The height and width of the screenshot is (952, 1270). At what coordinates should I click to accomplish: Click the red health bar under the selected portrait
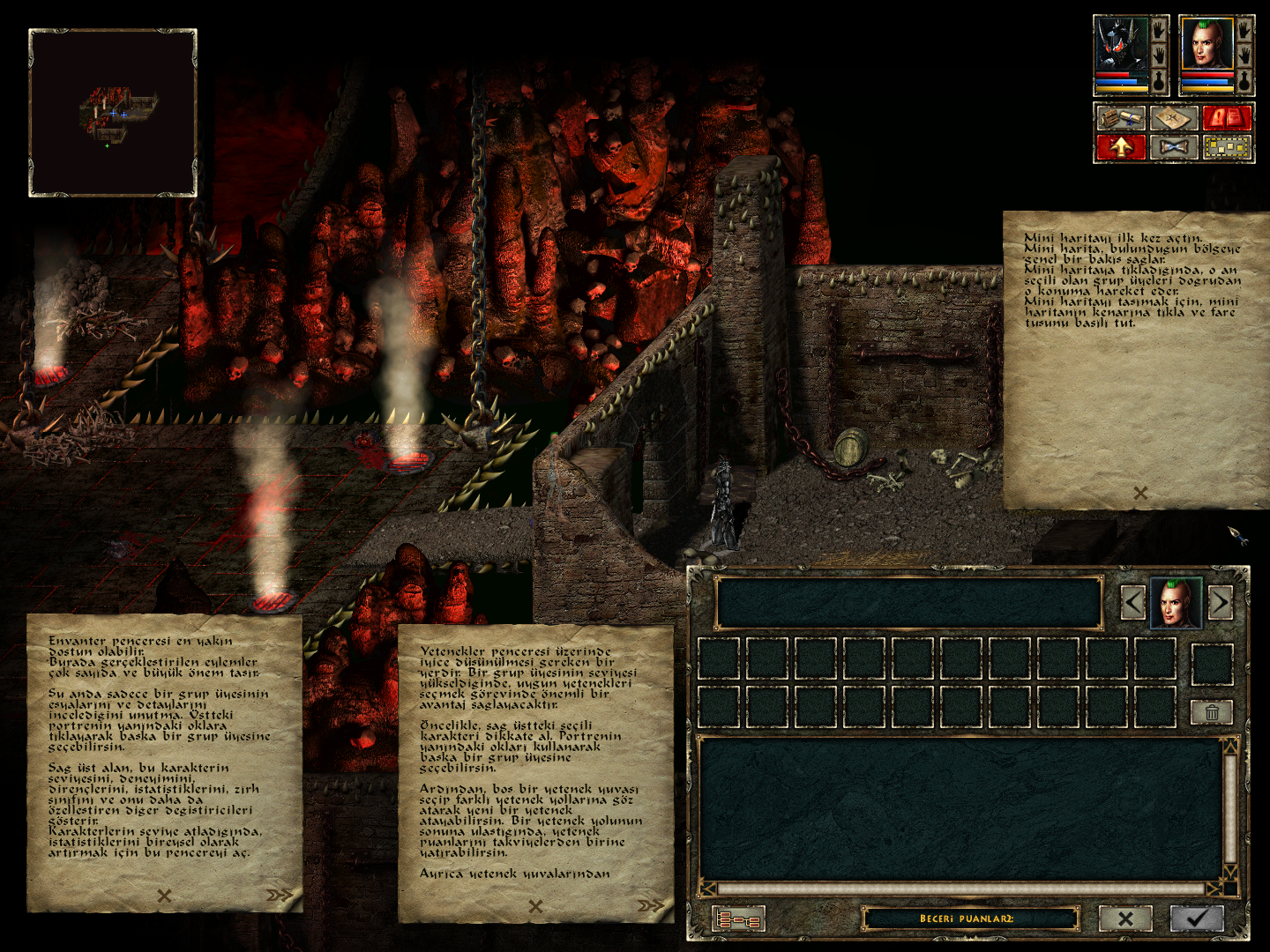click(x=1206, y=74)
